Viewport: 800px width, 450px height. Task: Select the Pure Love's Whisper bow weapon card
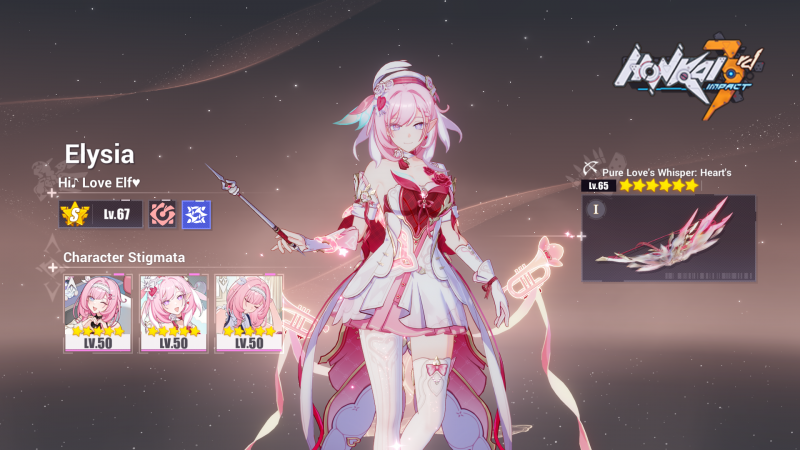click(668, 238)
